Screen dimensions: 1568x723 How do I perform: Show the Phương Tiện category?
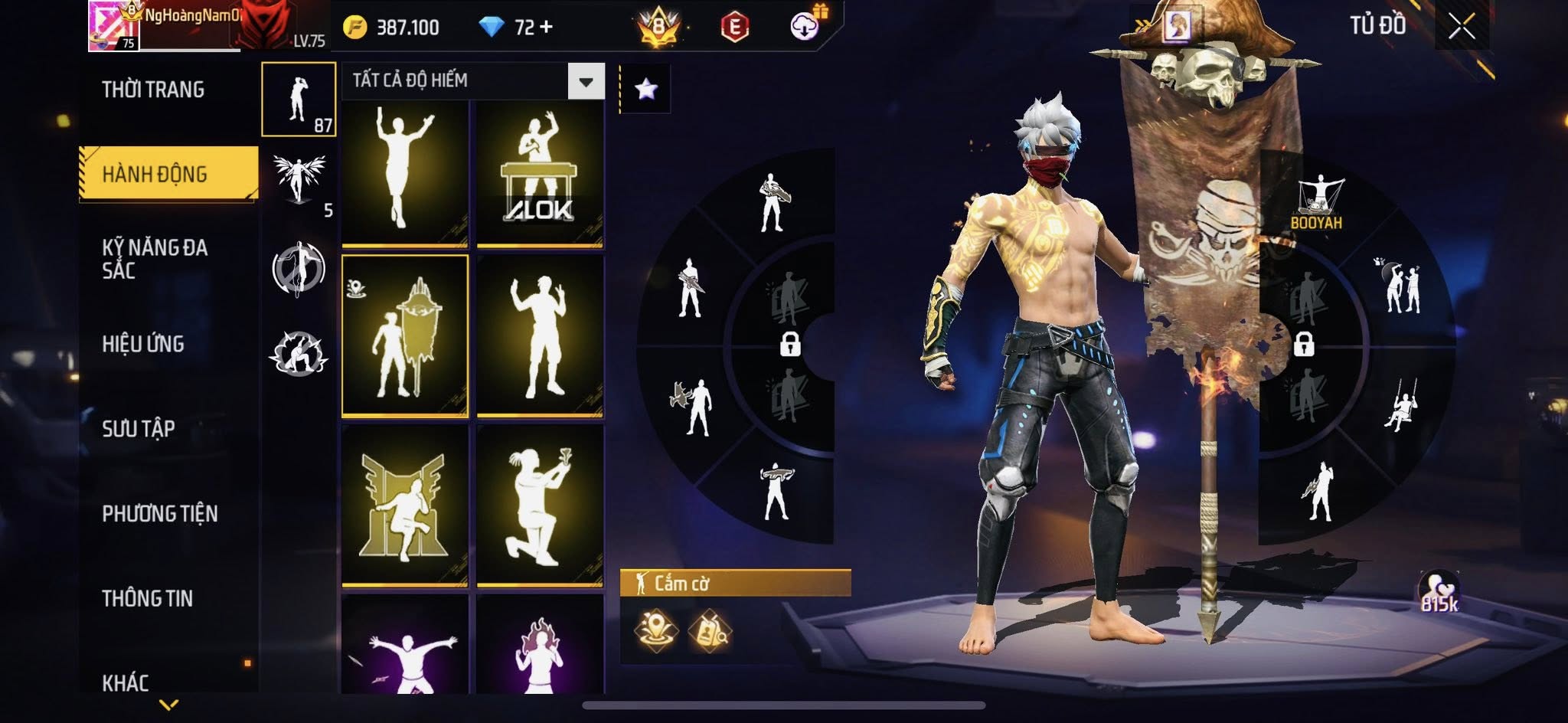click(160, 513)
